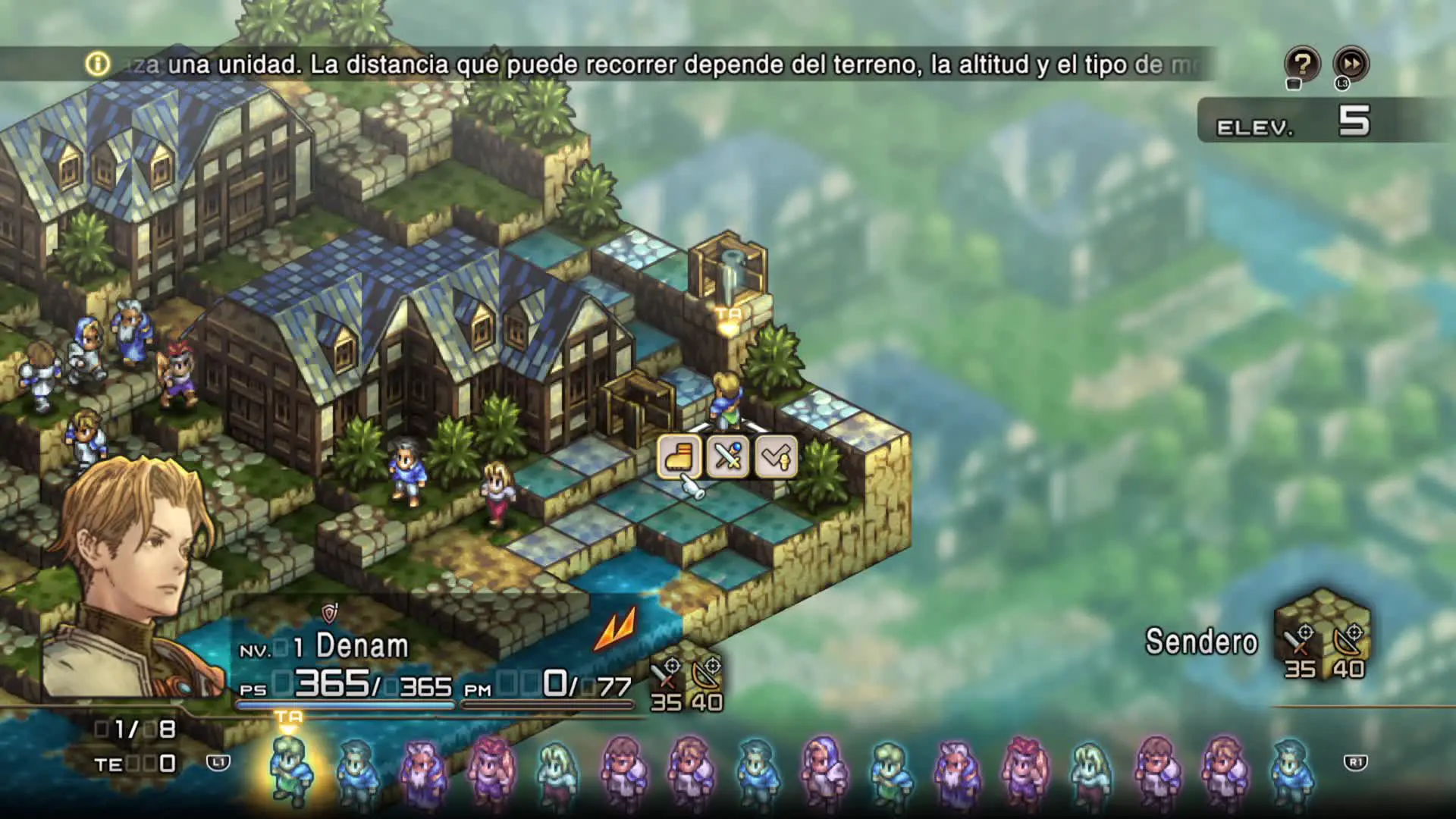
Task: Click Denam's large character portrait
Action: pos(129,576)
